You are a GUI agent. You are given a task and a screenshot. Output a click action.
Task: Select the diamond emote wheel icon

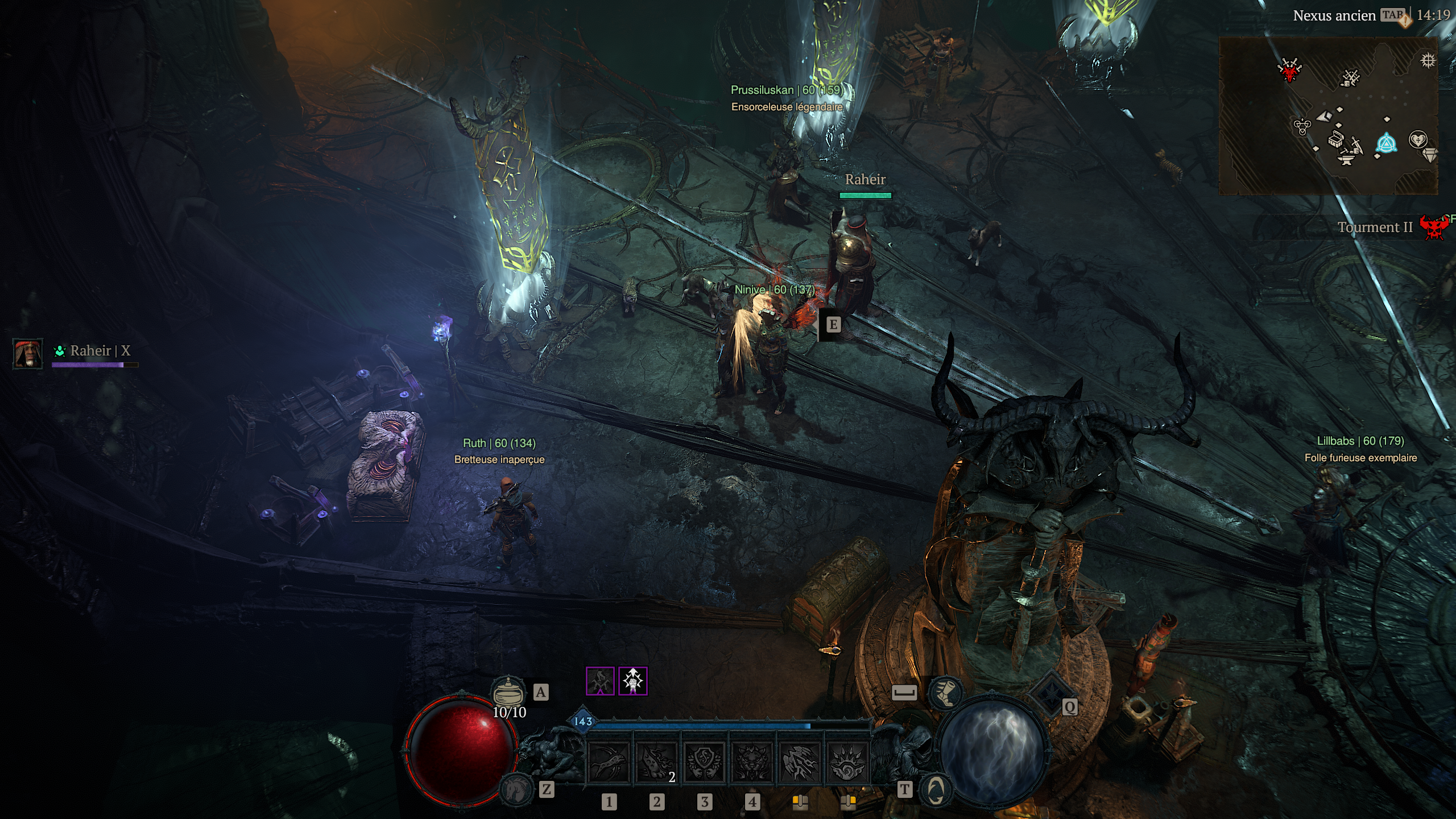point(1049,692)
